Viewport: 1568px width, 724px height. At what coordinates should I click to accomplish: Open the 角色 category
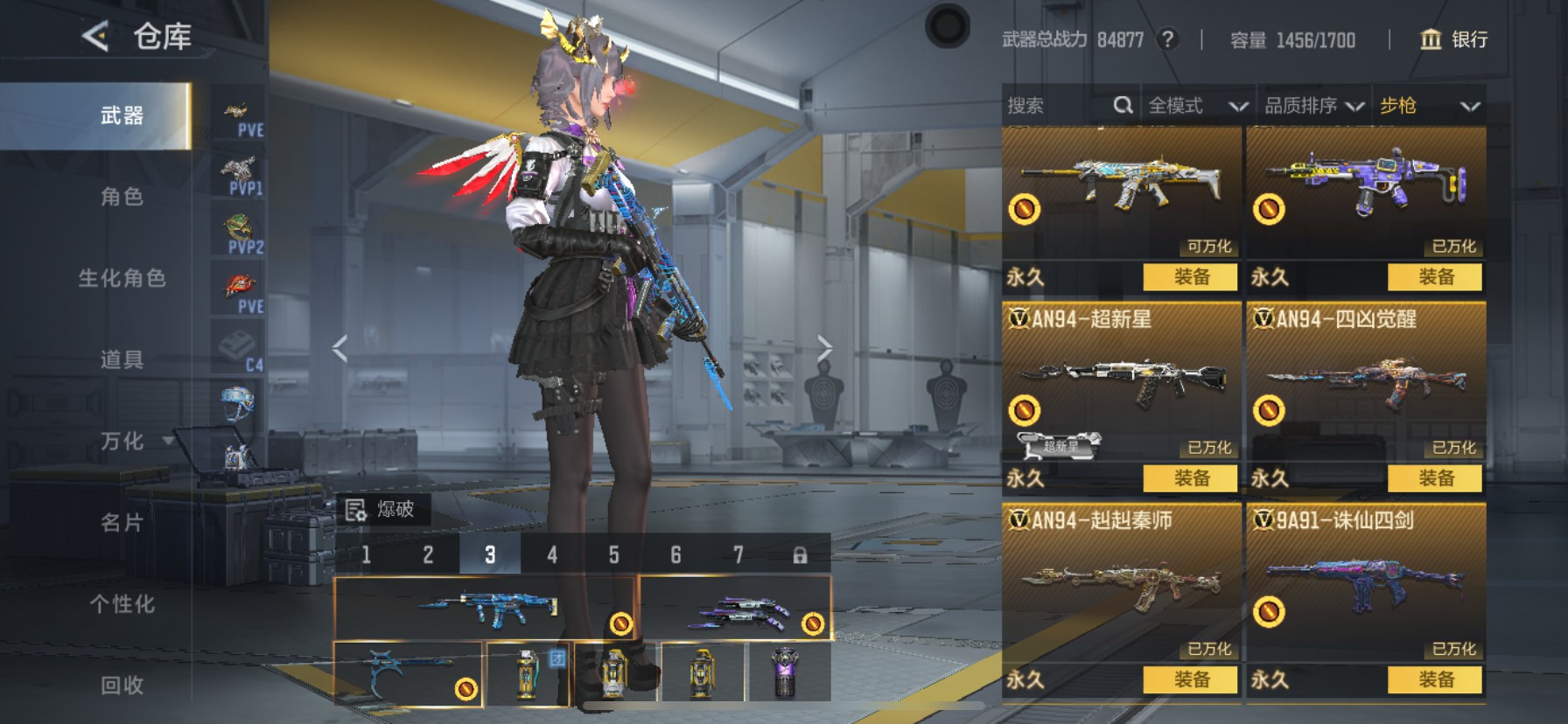122,197
